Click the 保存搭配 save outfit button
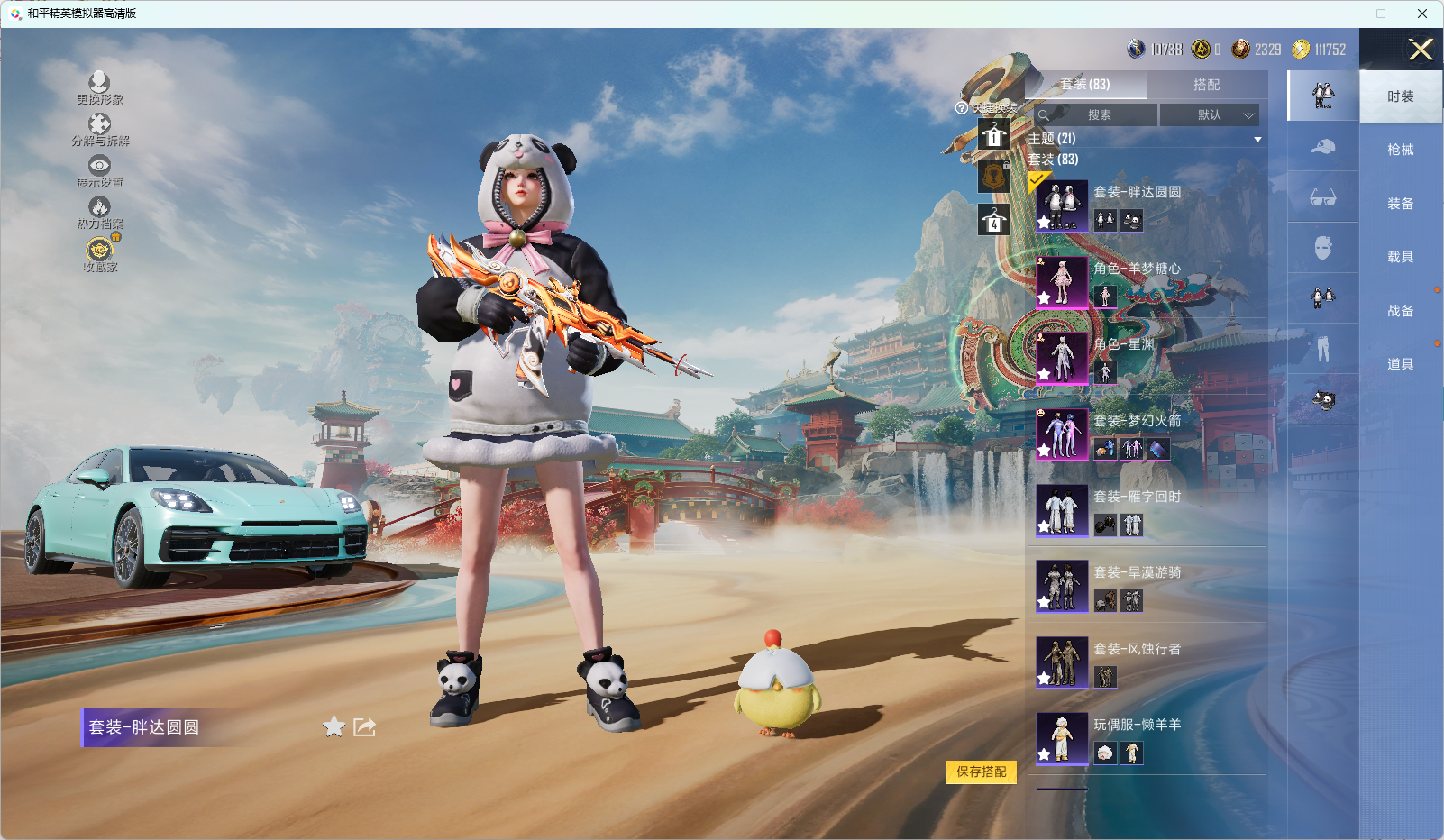The width and height of the screenshot is (1444, 840). point(981,772)
